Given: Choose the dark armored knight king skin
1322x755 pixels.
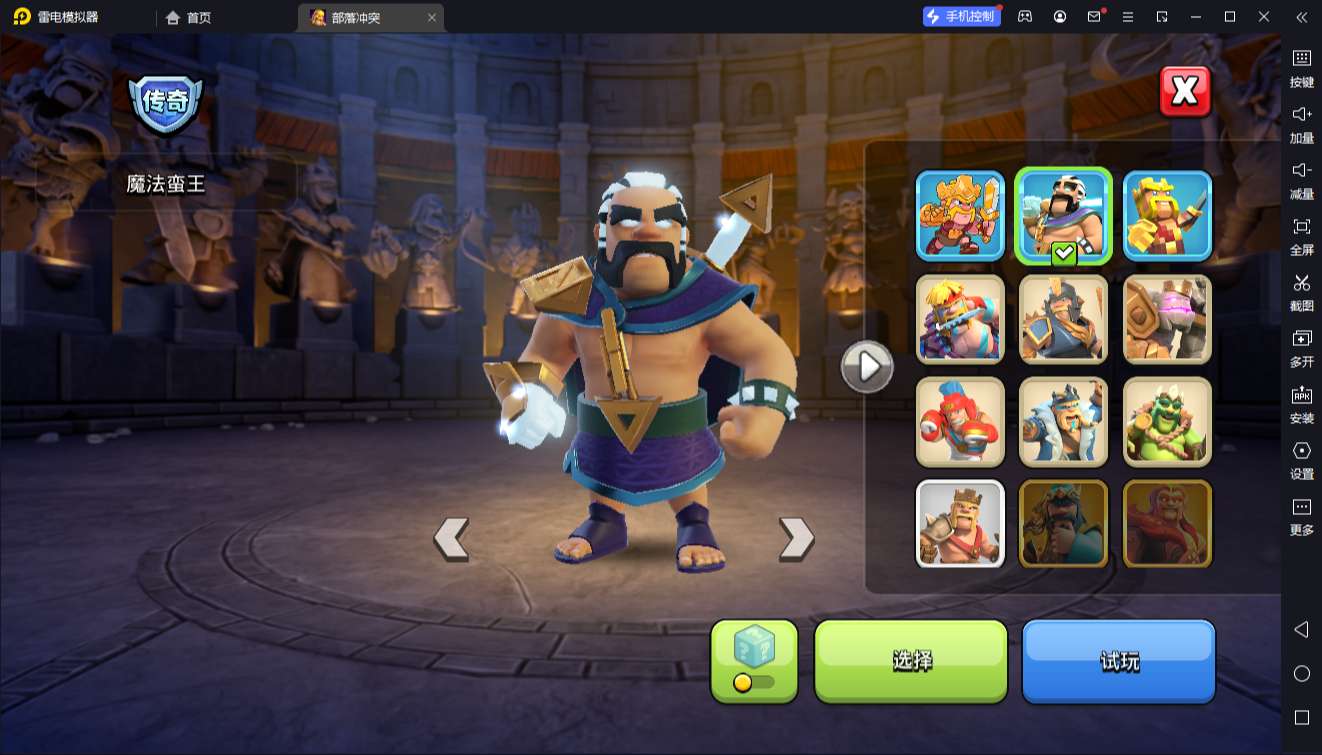Looking at the screenshot, I should point(1063,319).
